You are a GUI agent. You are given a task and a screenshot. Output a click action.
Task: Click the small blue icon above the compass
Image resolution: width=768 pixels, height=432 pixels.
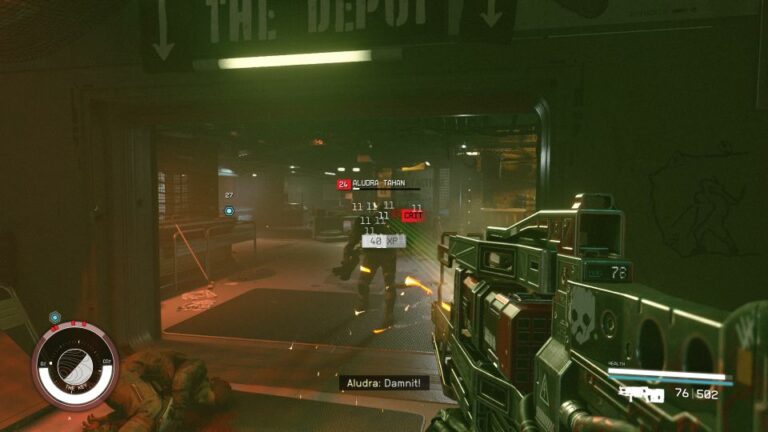point(55,317)
